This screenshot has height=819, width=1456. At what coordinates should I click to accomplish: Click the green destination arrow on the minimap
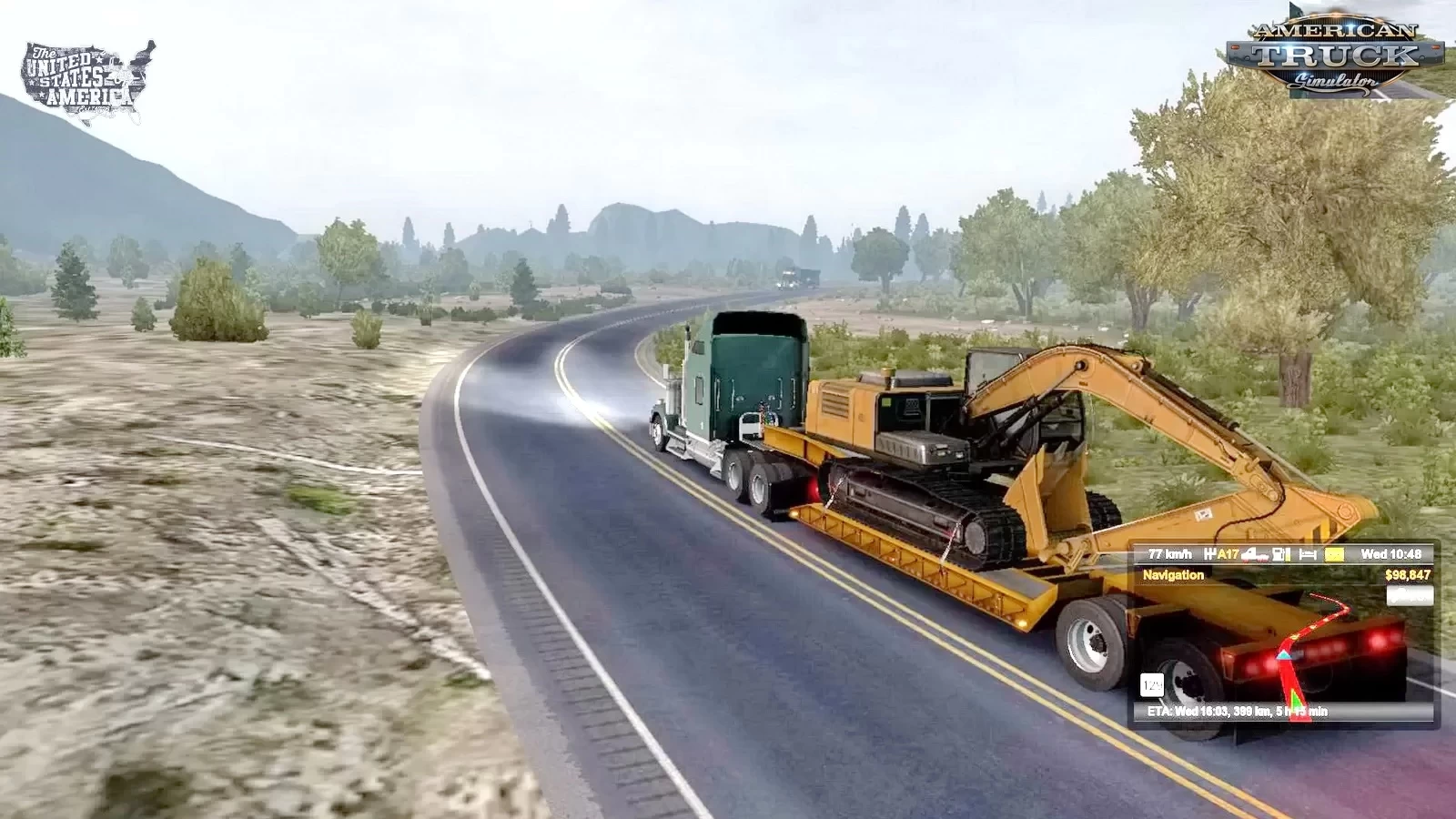point(1296,701)
